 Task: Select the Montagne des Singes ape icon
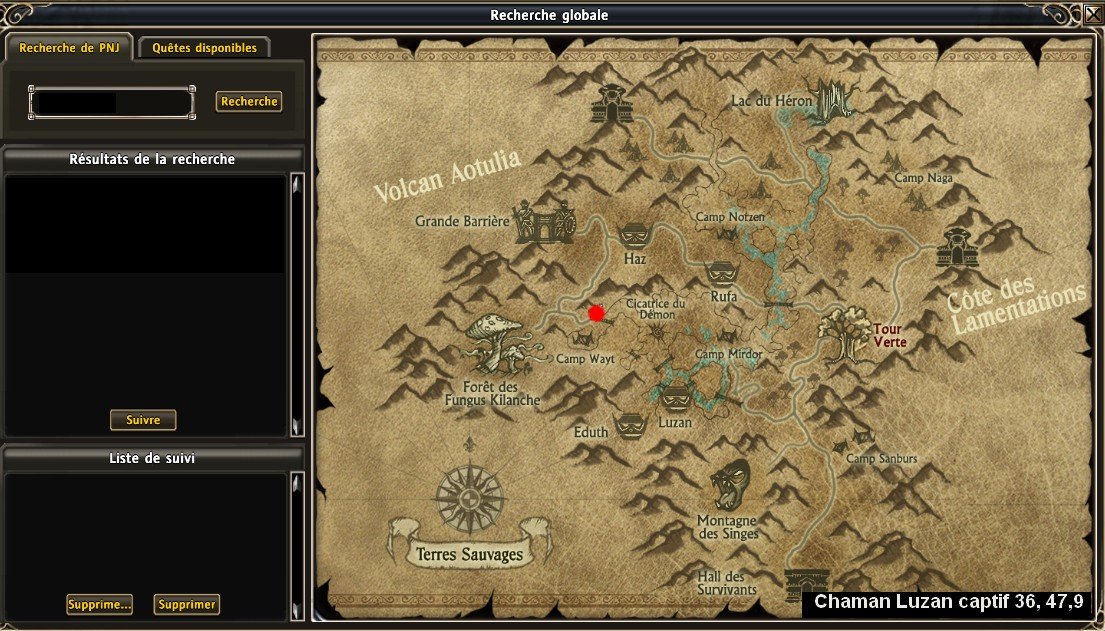pos(728,486)
